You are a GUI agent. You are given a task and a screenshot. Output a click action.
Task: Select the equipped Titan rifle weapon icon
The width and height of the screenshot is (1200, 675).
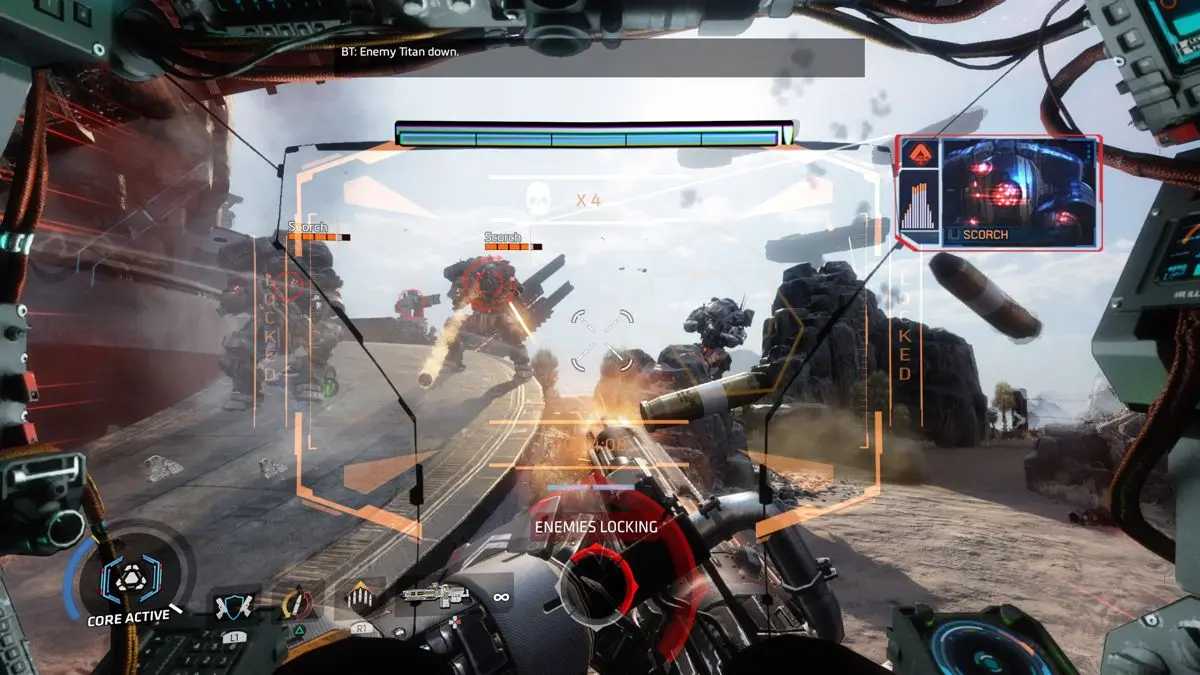435,596
